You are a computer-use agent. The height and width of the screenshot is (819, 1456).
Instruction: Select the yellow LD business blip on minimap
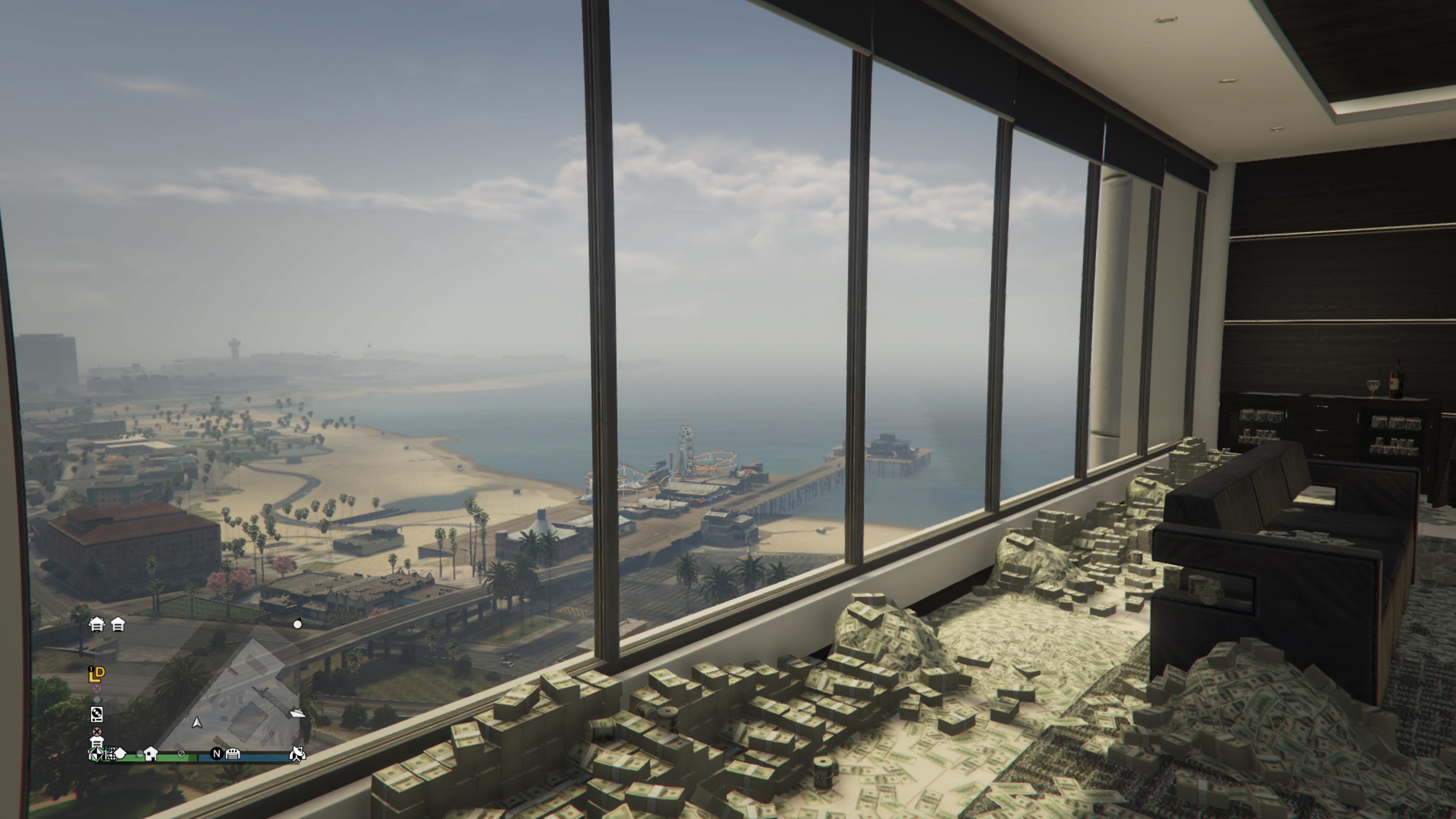tap(97, 674)
